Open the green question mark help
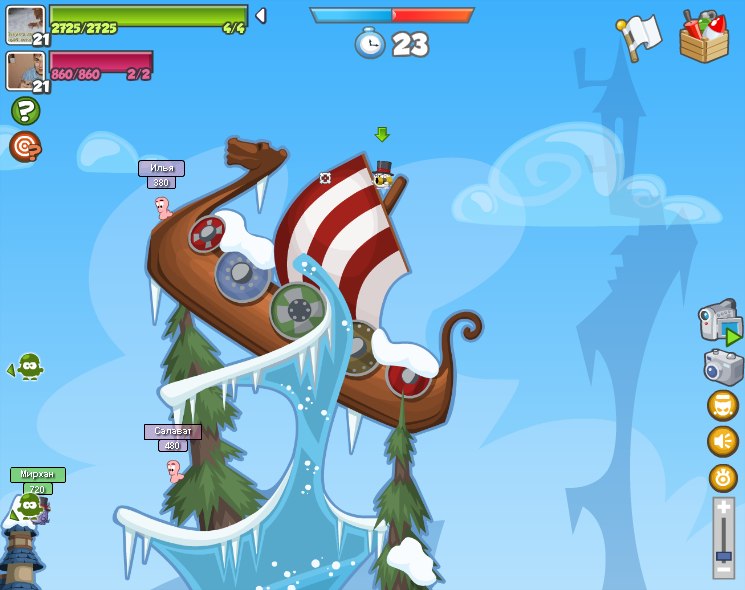The height and width of the screenshot is (590, 745). (25, 110)
